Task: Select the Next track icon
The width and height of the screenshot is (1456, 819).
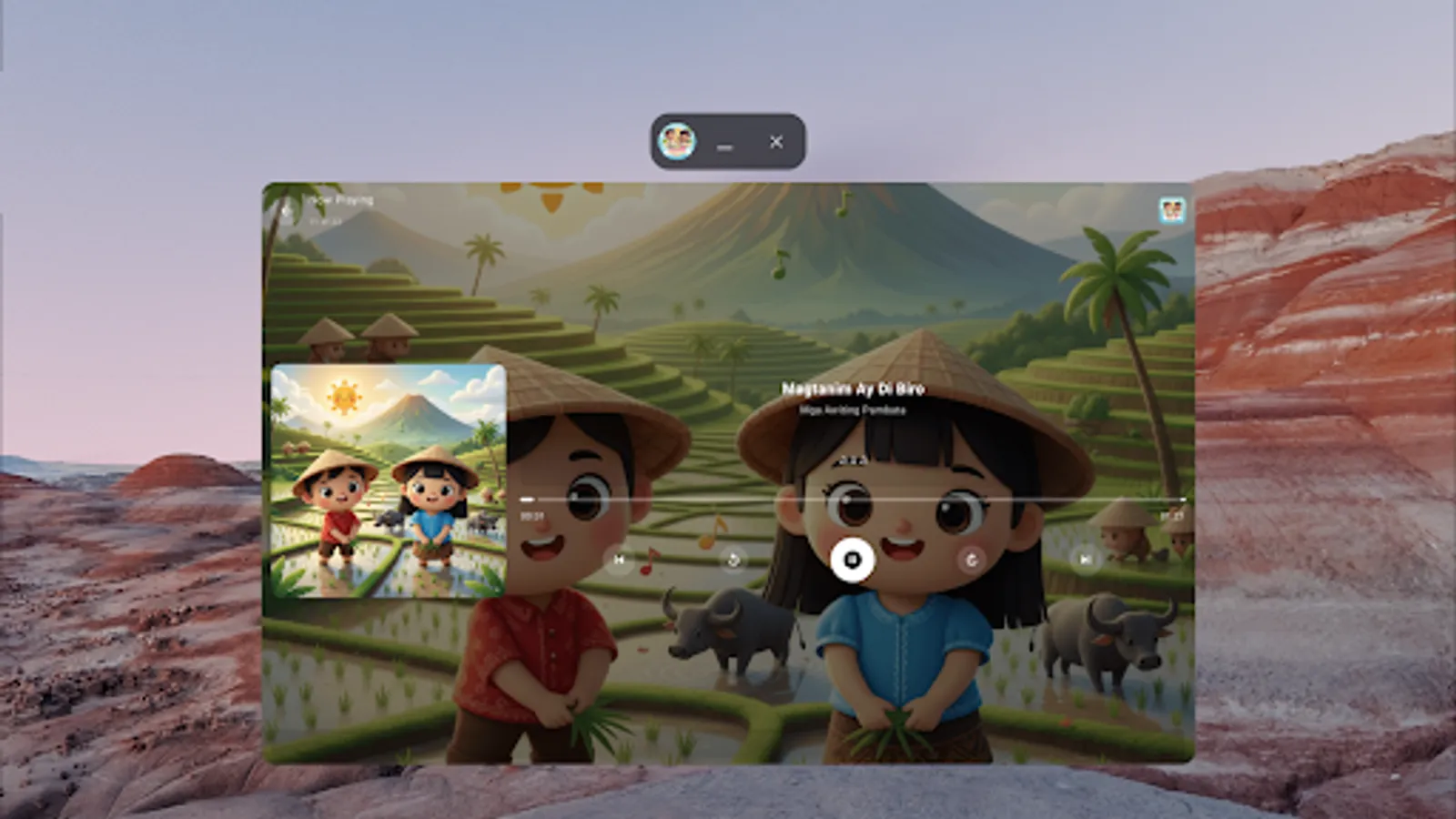Action: 1084,560
